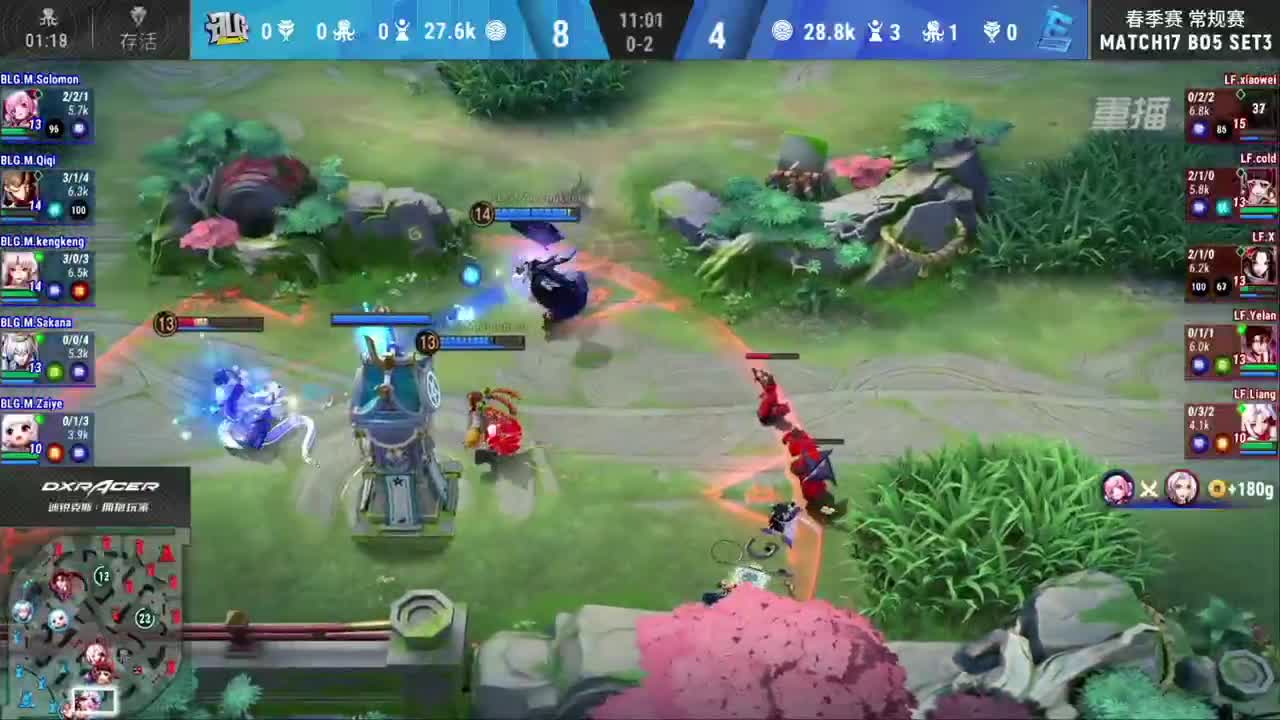
Task: Switch to the MATCH17 BO5 SET3 info tab
Action: point(1185,43)
